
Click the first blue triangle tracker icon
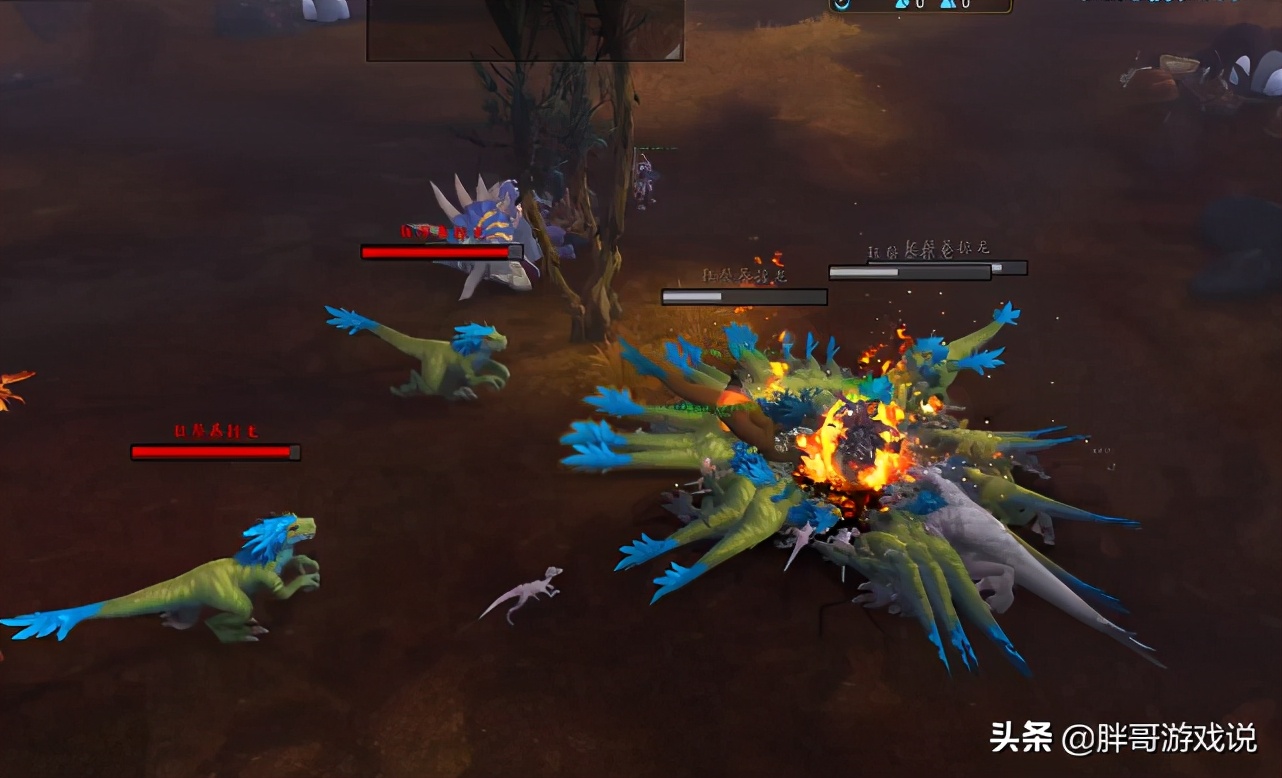click(x=902, y=6)
